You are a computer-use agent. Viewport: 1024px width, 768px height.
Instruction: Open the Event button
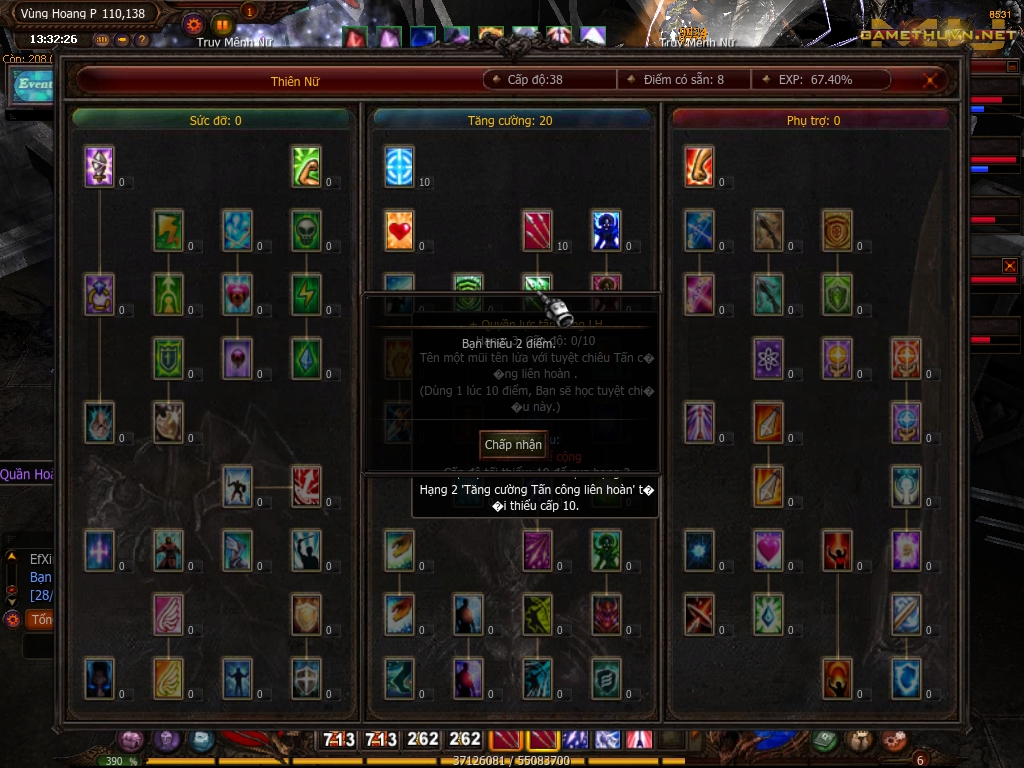pos(32,85)
